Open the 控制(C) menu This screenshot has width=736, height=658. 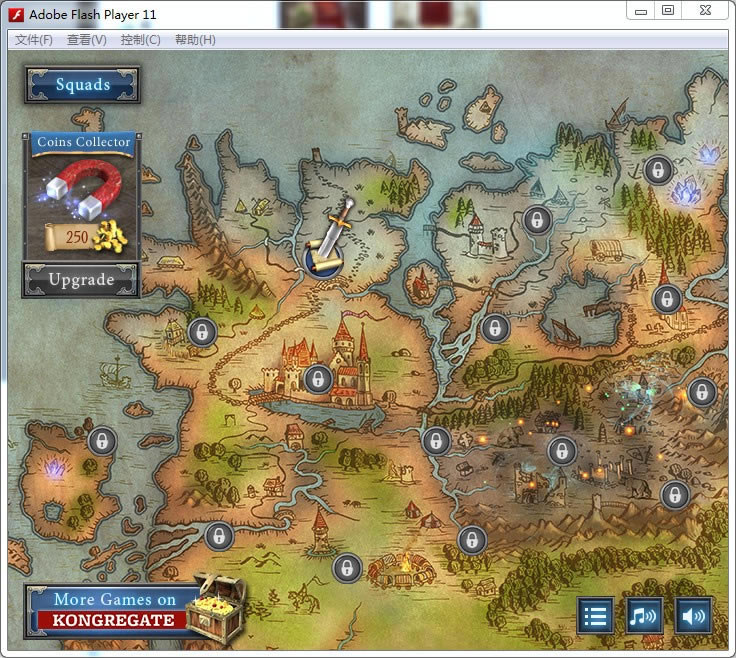(x=140, y=40)
